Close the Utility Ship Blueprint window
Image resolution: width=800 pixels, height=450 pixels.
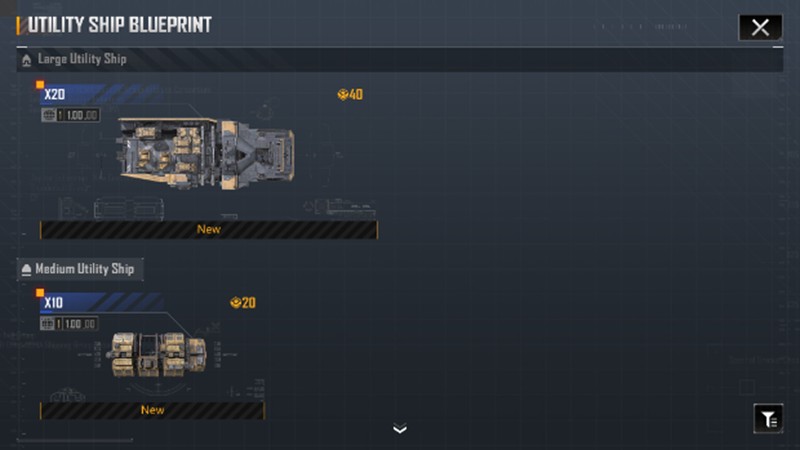[760, 27]
